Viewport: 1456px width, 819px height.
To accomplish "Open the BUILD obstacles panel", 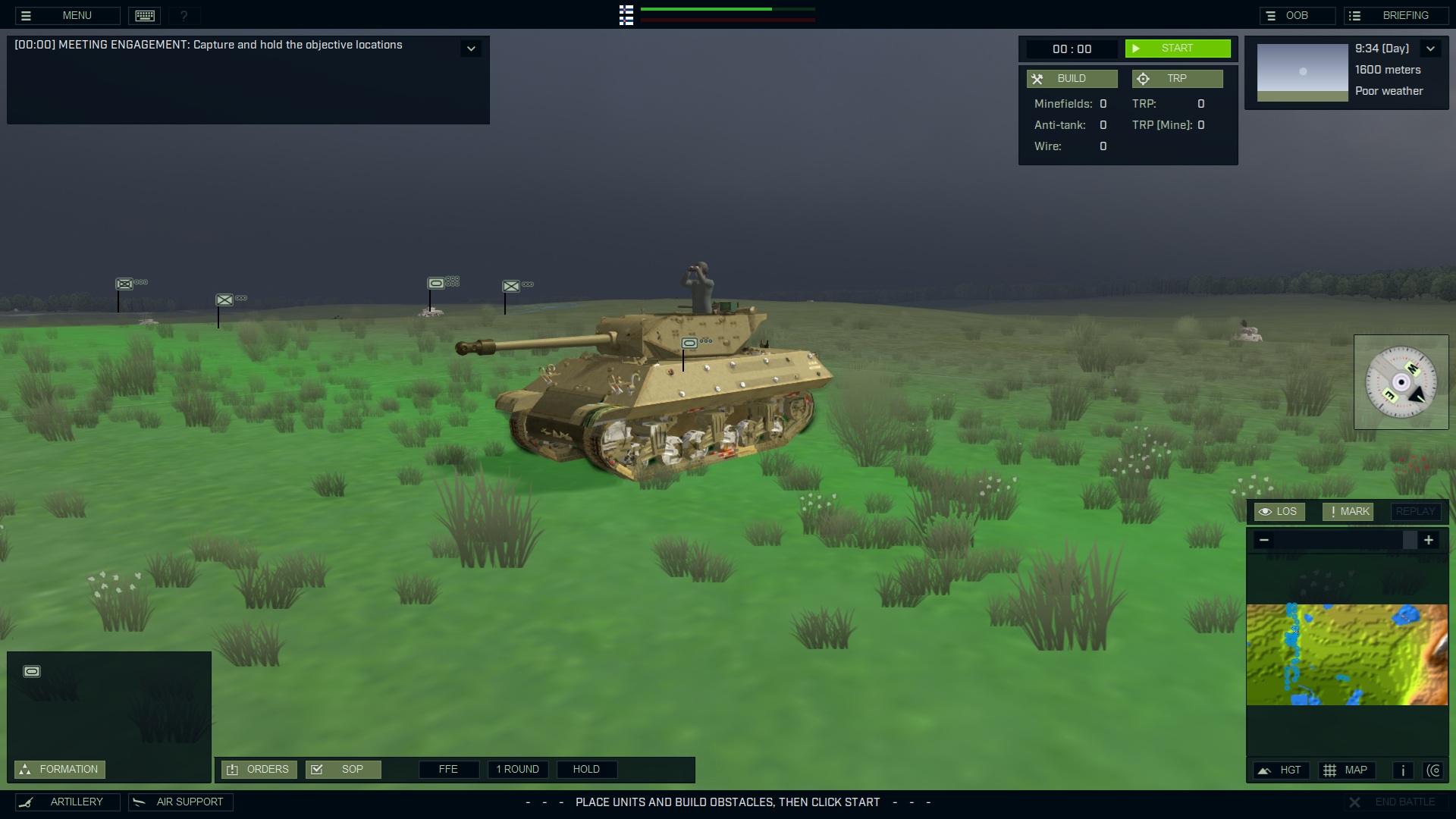I will pos(1072,78).
